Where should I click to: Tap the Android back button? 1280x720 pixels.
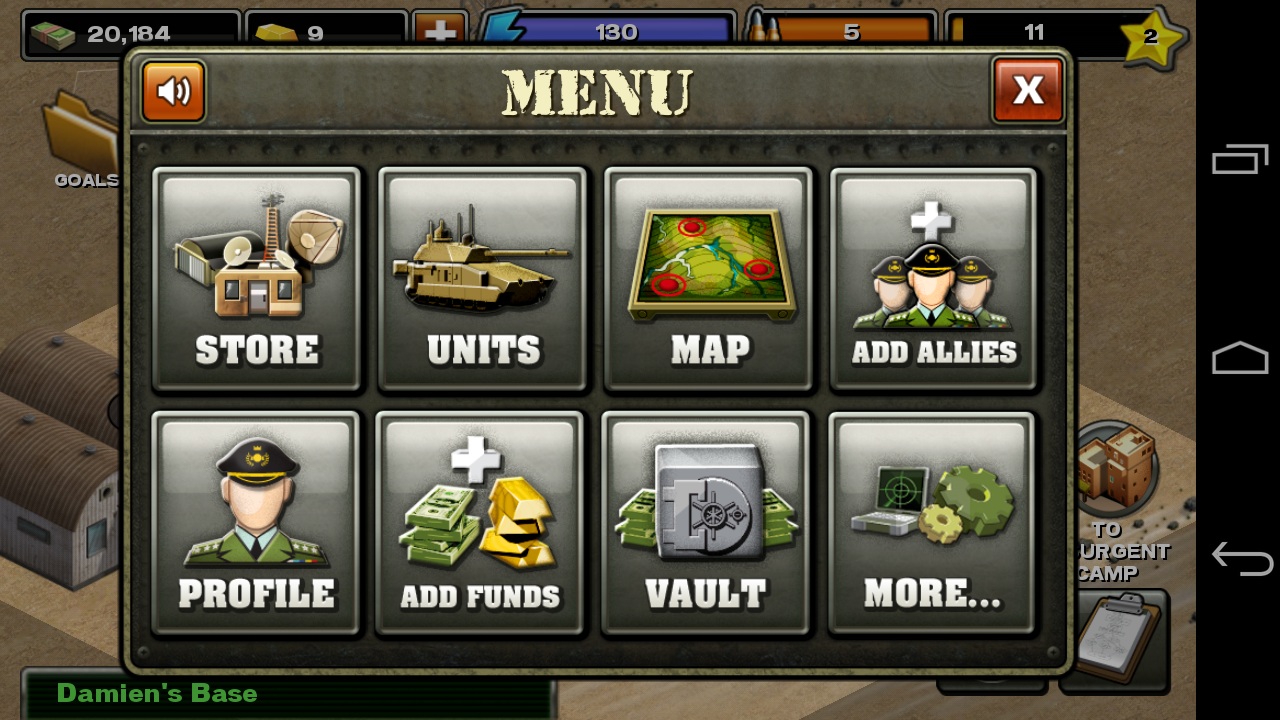tap(1241, 557)
